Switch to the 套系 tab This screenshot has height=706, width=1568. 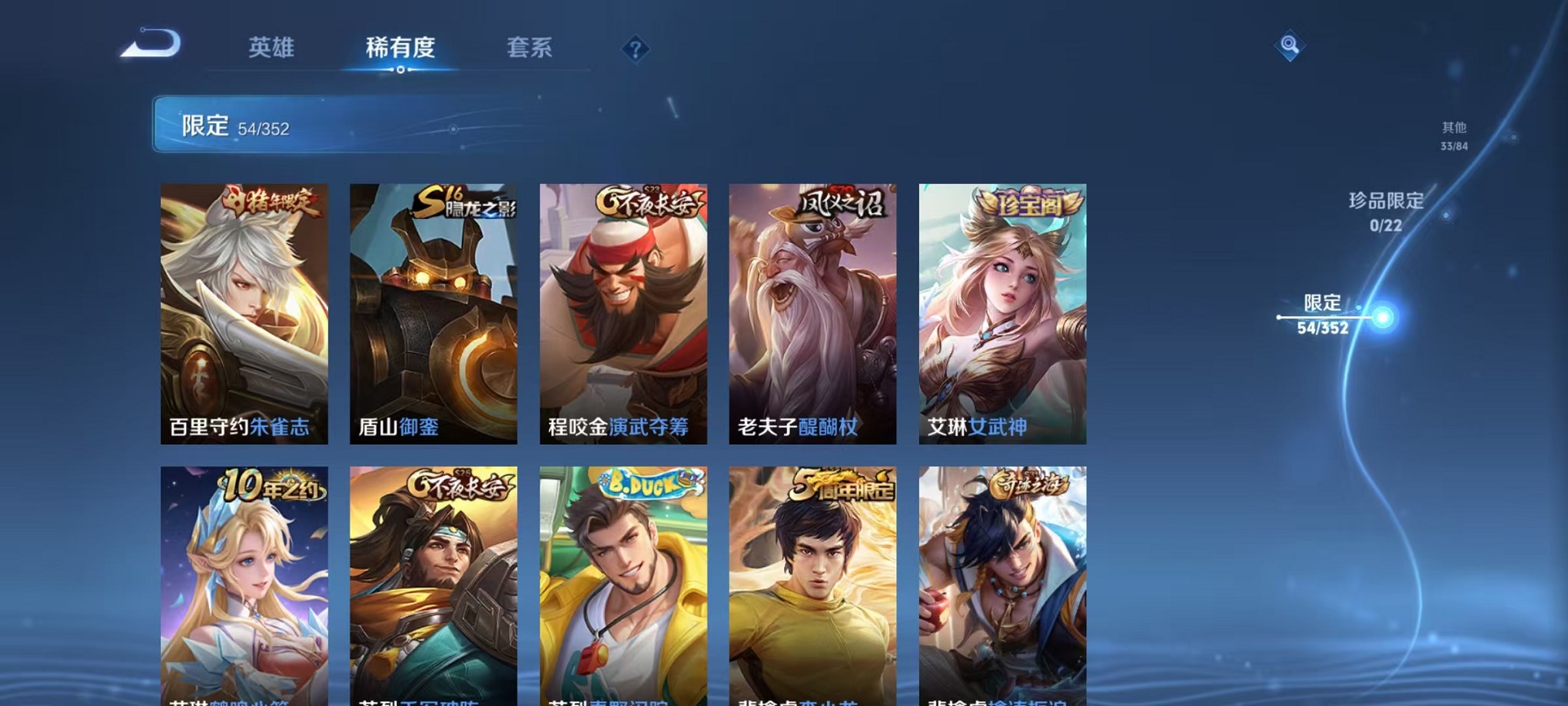click(529, 48)
